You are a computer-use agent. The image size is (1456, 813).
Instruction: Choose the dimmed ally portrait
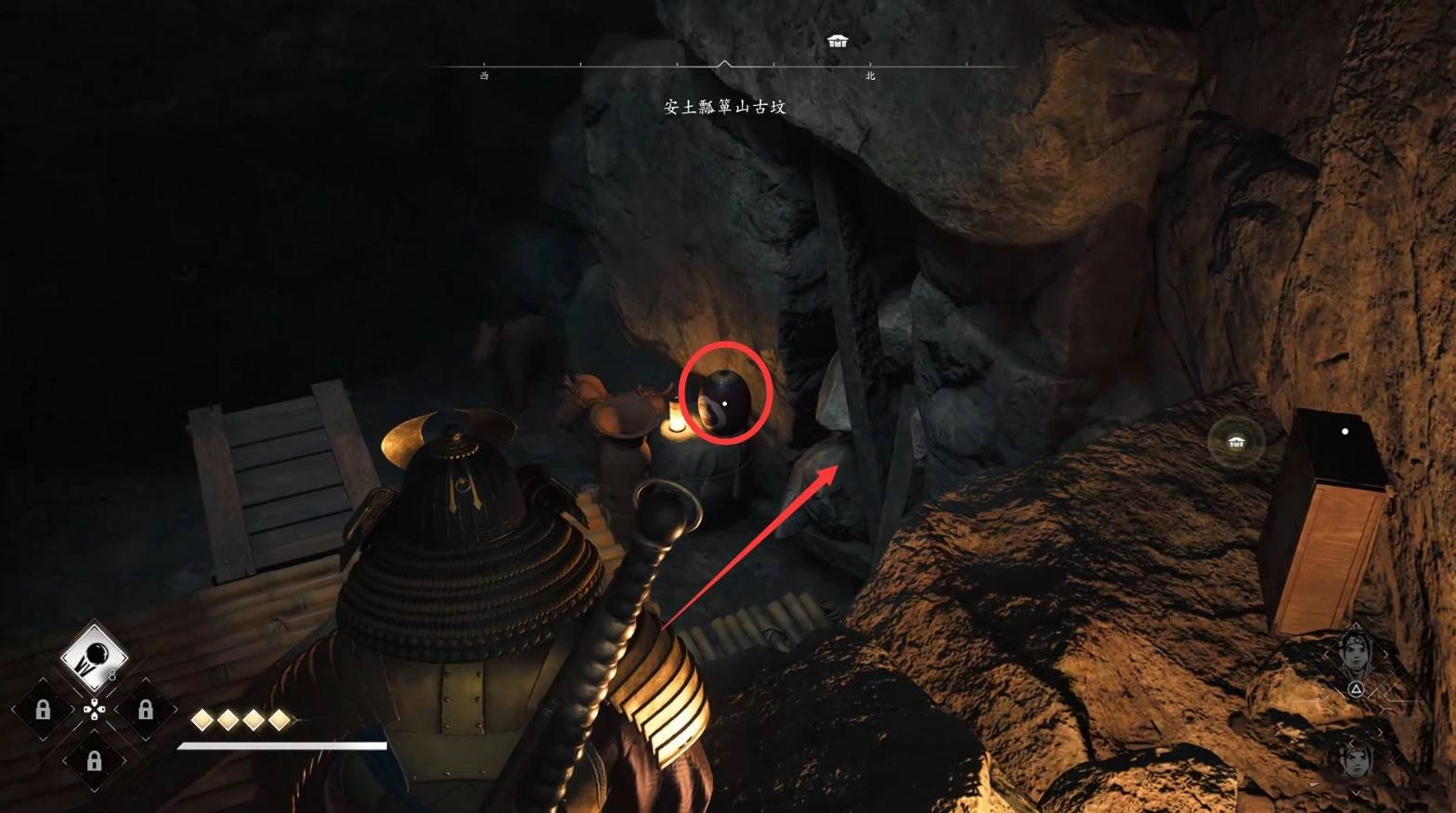click(x=1357, y=759)
